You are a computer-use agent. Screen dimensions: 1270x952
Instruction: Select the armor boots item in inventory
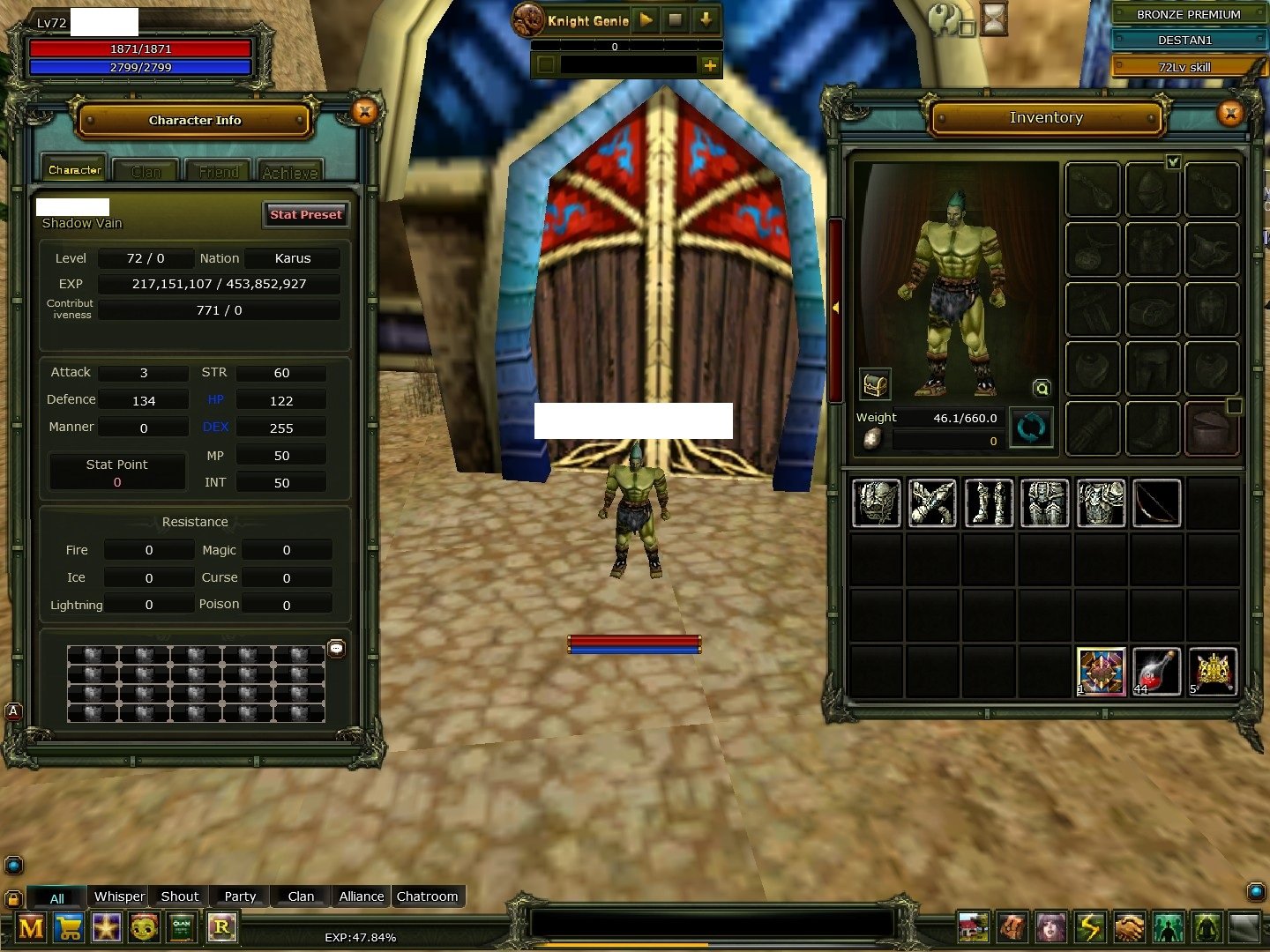989,502
